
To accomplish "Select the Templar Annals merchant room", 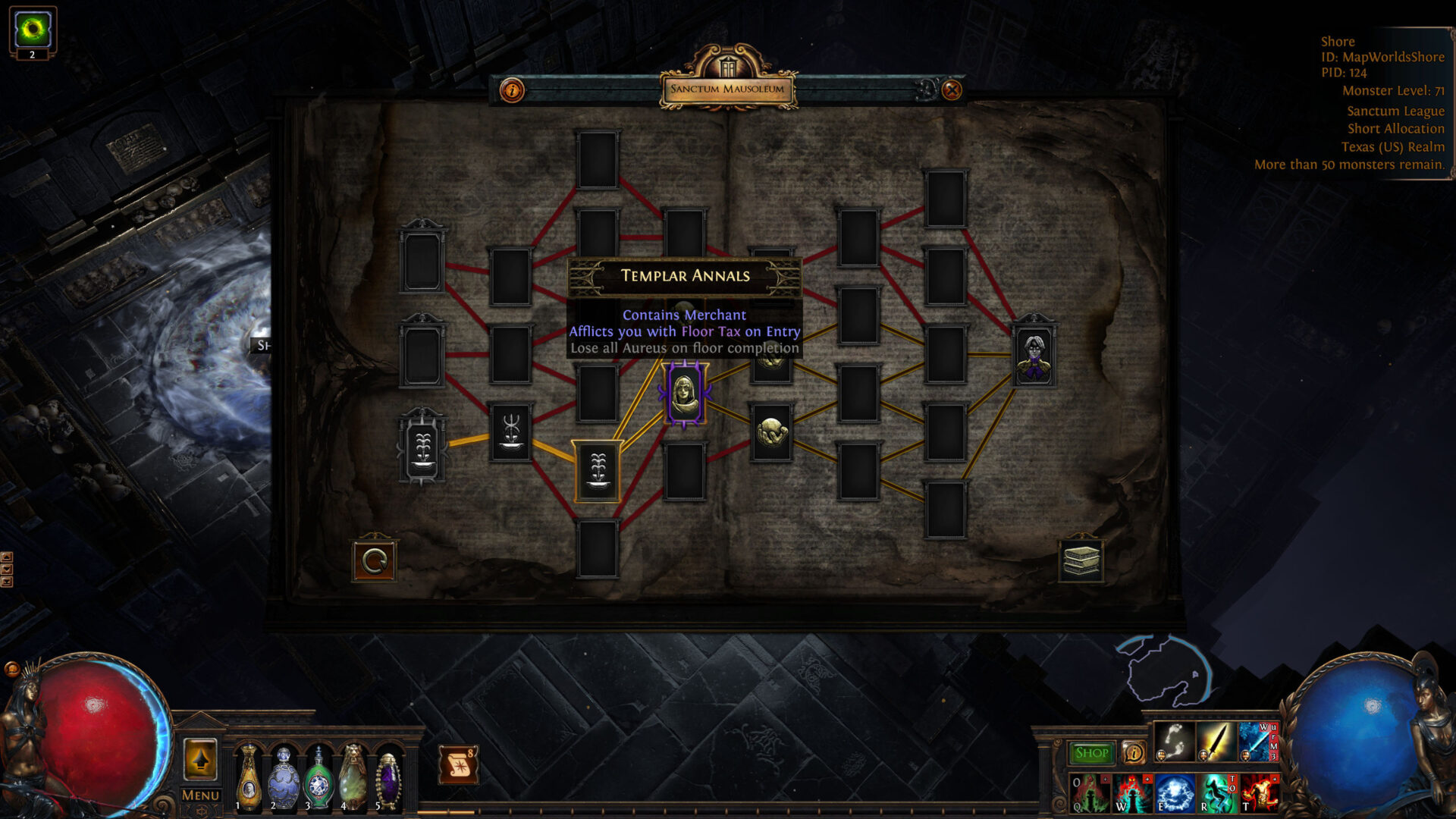I will [685, 394].
